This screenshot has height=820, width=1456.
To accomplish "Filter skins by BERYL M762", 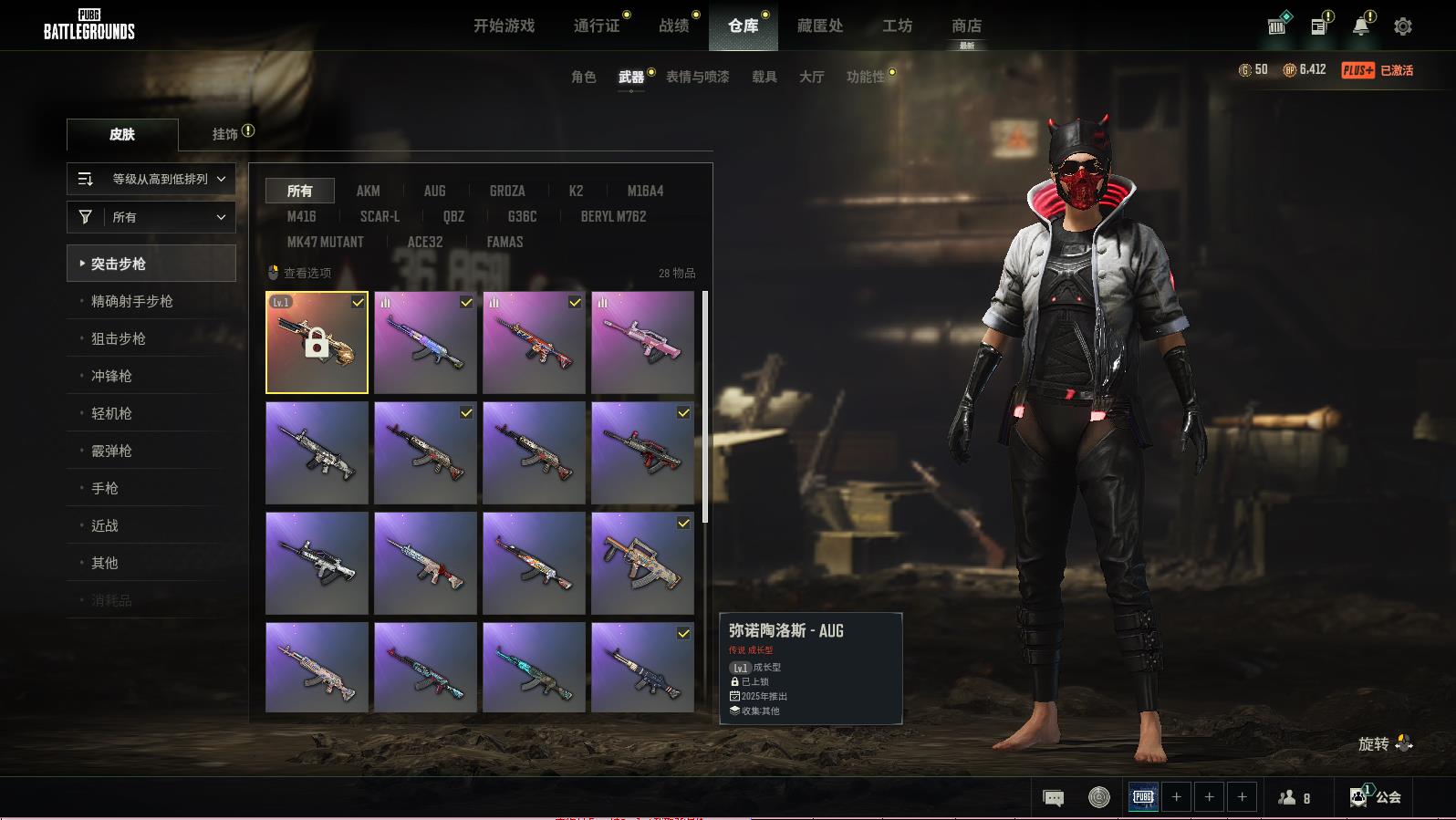I will point(613,216).
